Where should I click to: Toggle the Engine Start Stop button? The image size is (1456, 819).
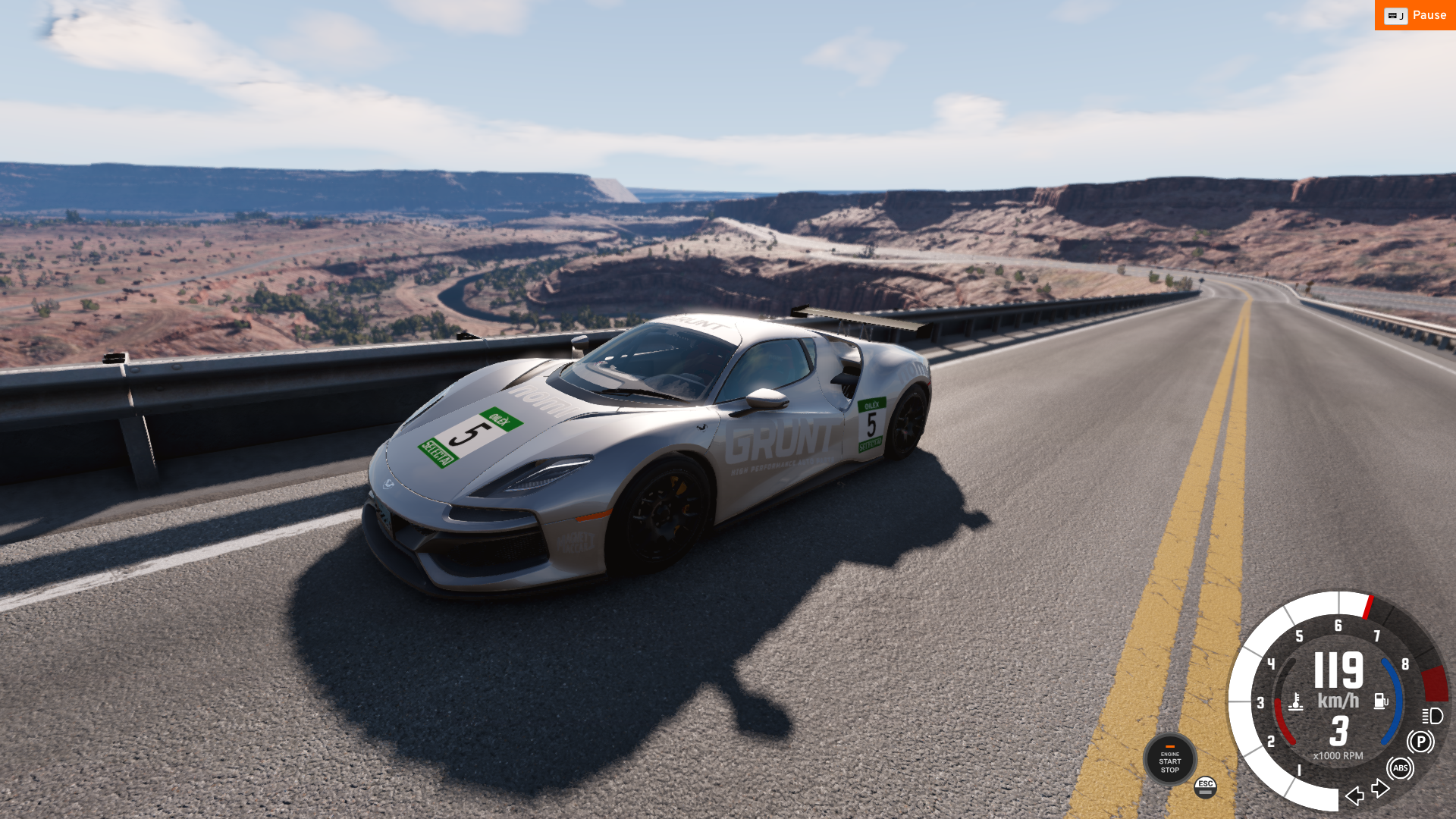(1169, 759)
